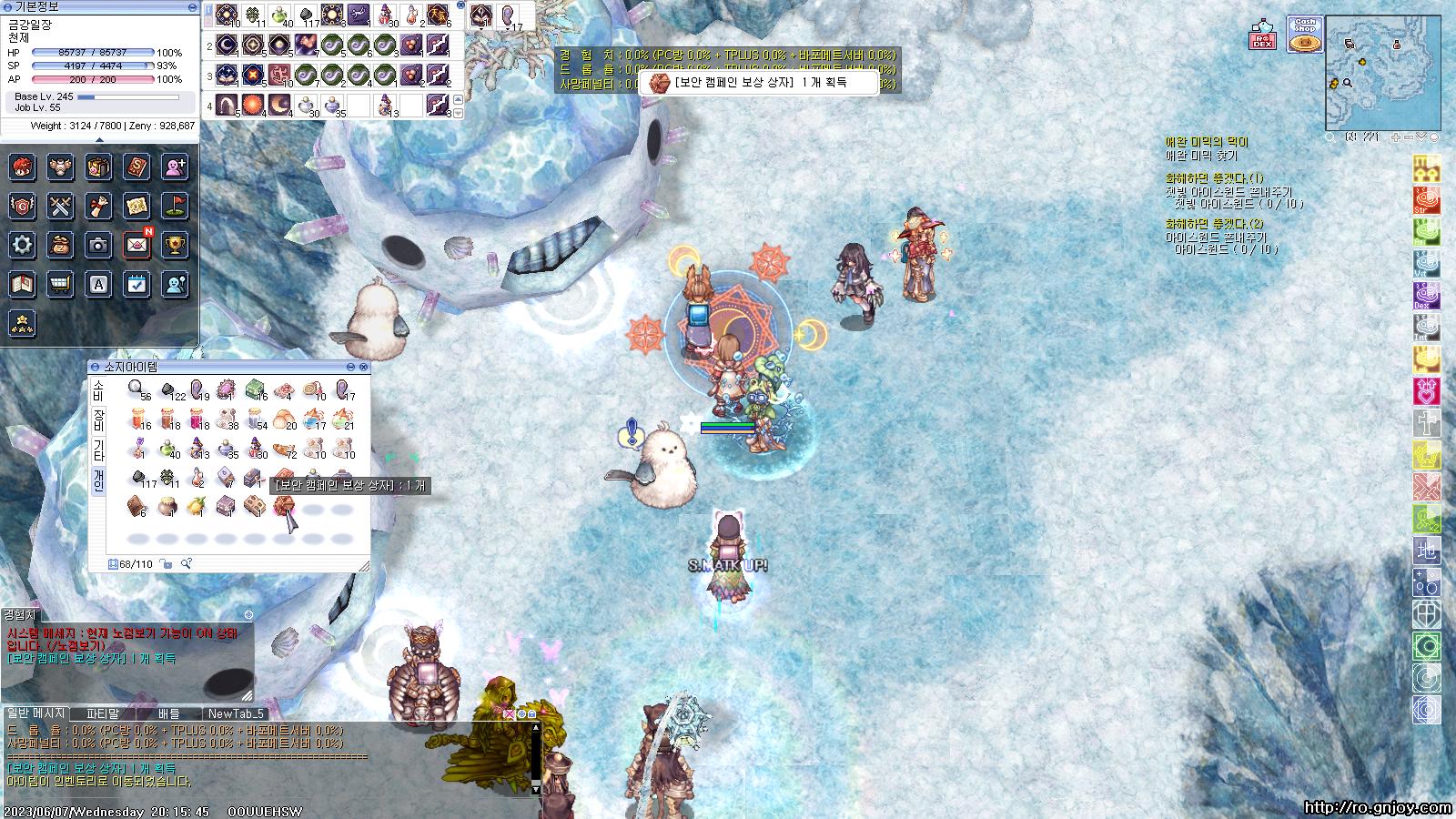The image size is (1456, 819).
Task: Open the shopping cart menu icon
Action: coord(61,284)
